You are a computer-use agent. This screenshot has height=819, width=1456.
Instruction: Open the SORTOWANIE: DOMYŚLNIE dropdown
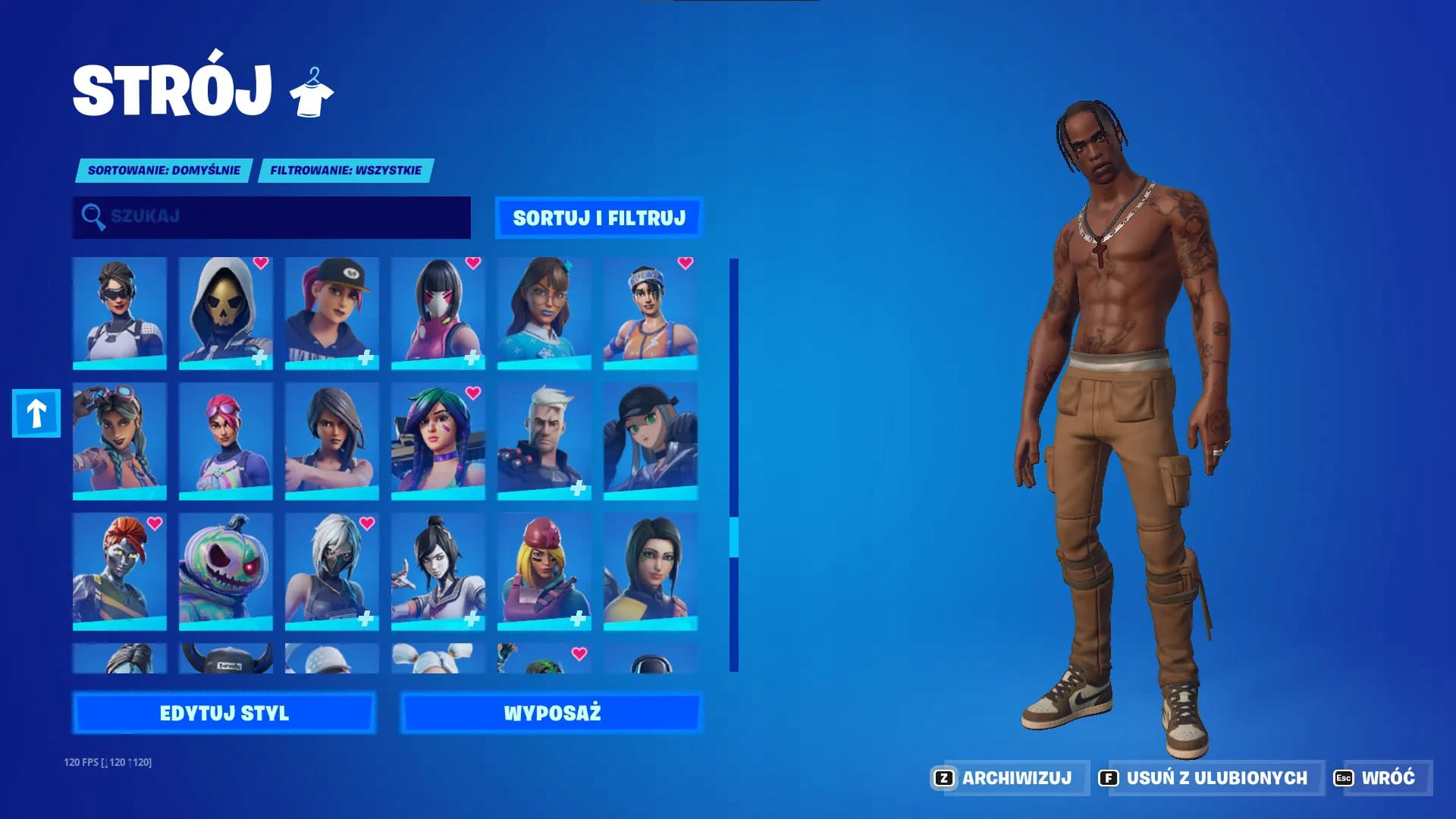(x=163, y=171)
